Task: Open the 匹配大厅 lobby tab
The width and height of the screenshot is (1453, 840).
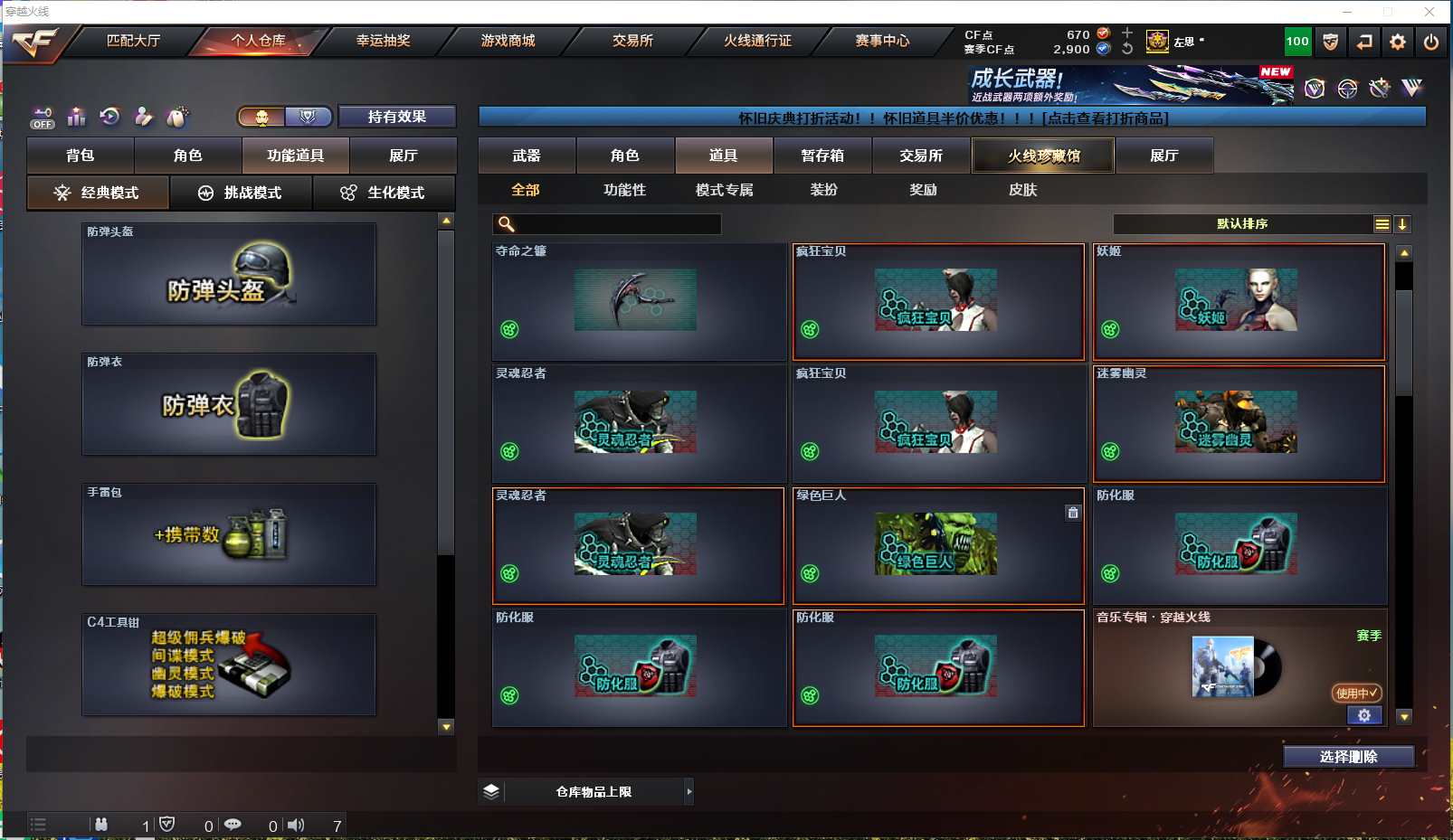Action: click(x=133, y=41)
